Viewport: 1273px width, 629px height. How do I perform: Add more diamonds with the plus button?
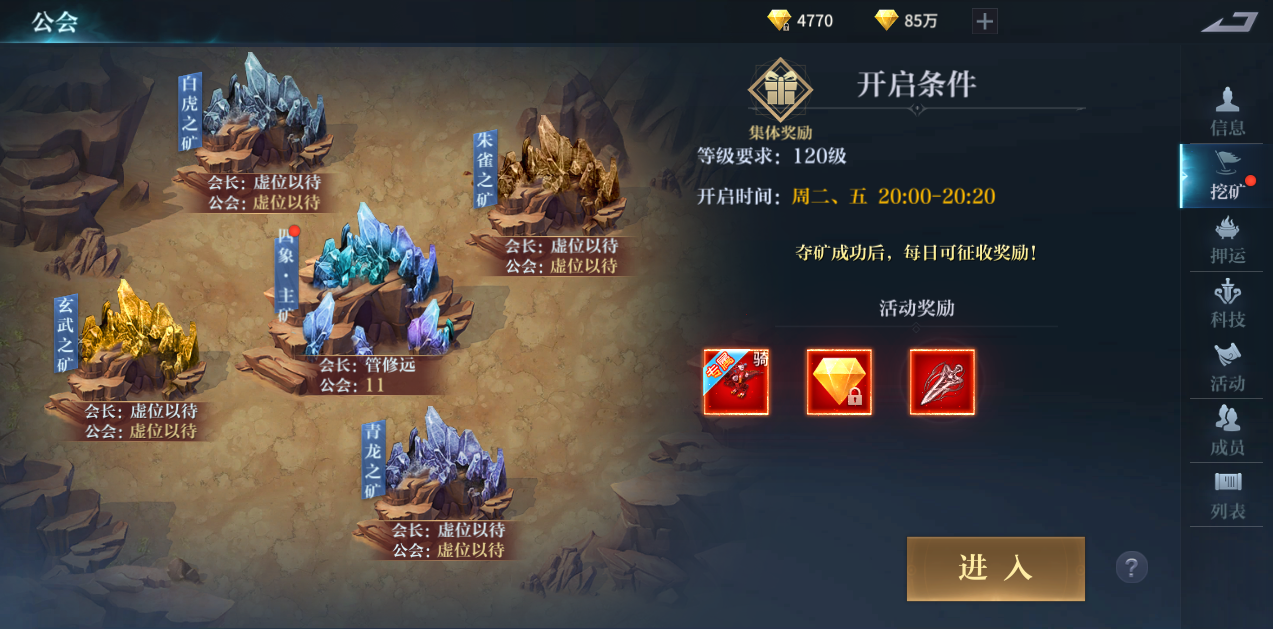(x=985, y=21)
